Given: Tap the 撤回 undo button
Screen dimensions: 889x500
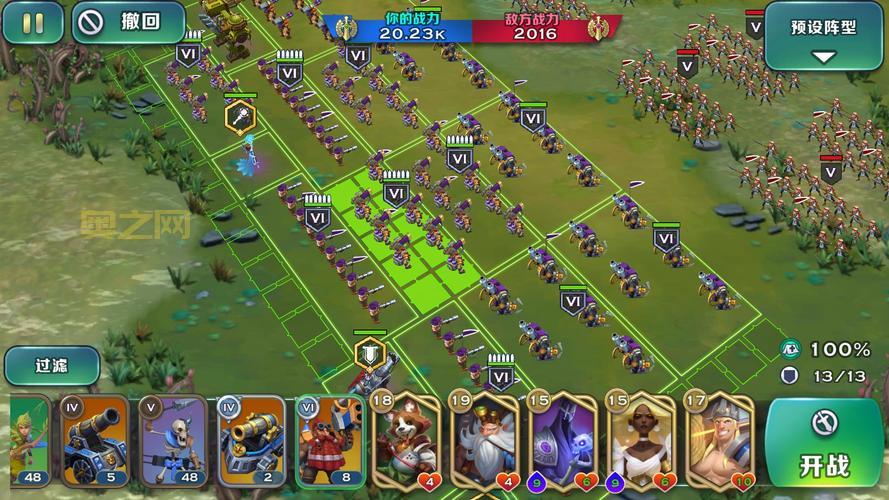Looking at the screenshot, I should click(128, 22).
